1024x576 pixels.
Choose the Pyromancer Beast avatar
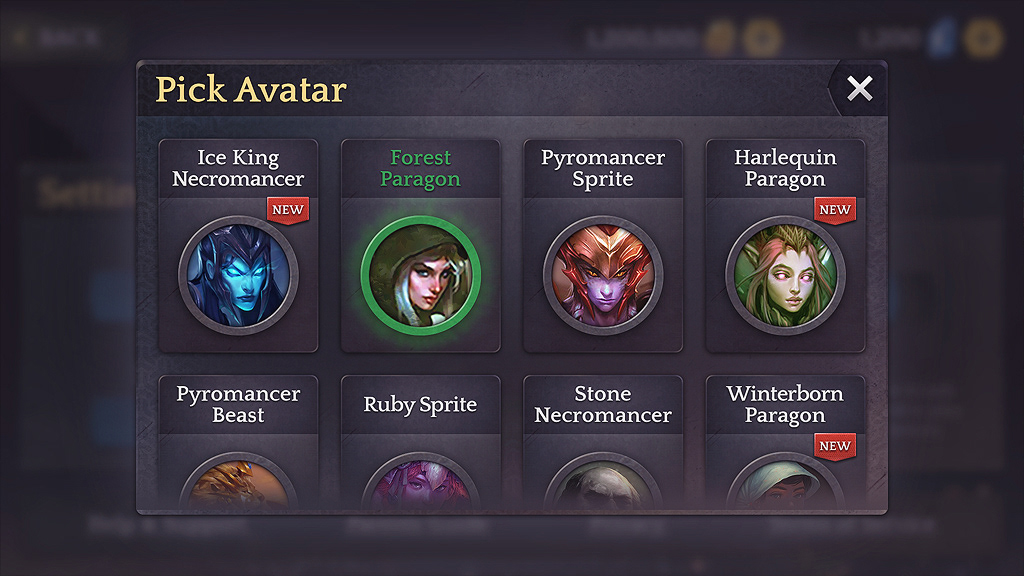point(238,480)
